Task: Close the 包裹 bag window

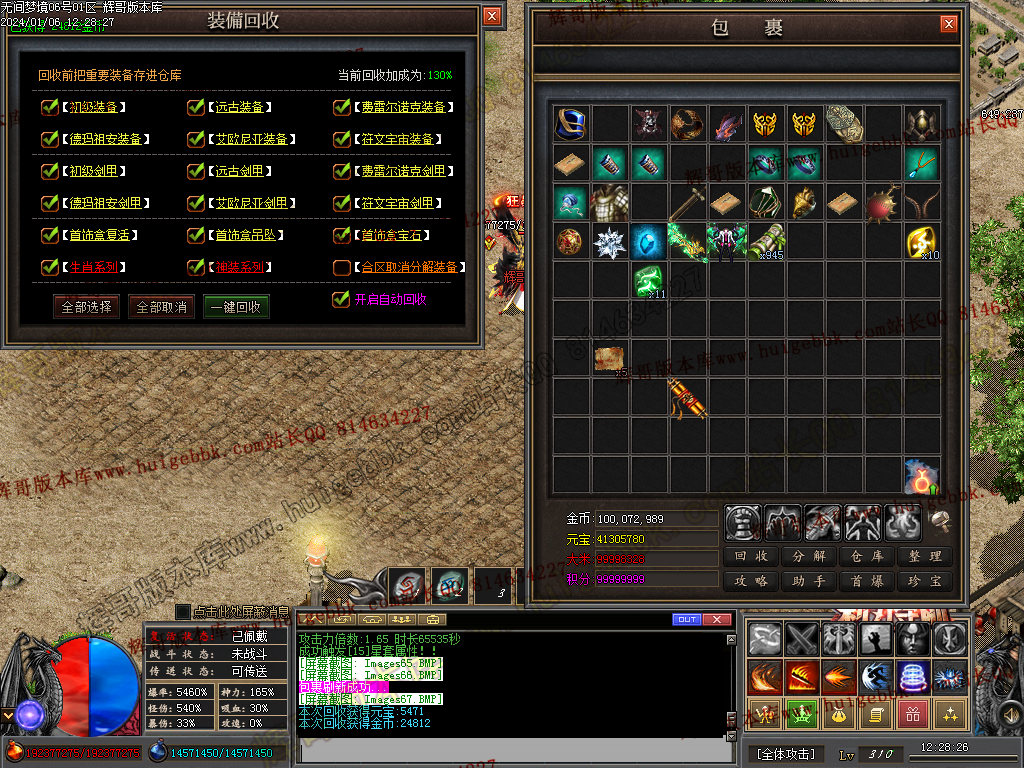Action: point(948,24)
